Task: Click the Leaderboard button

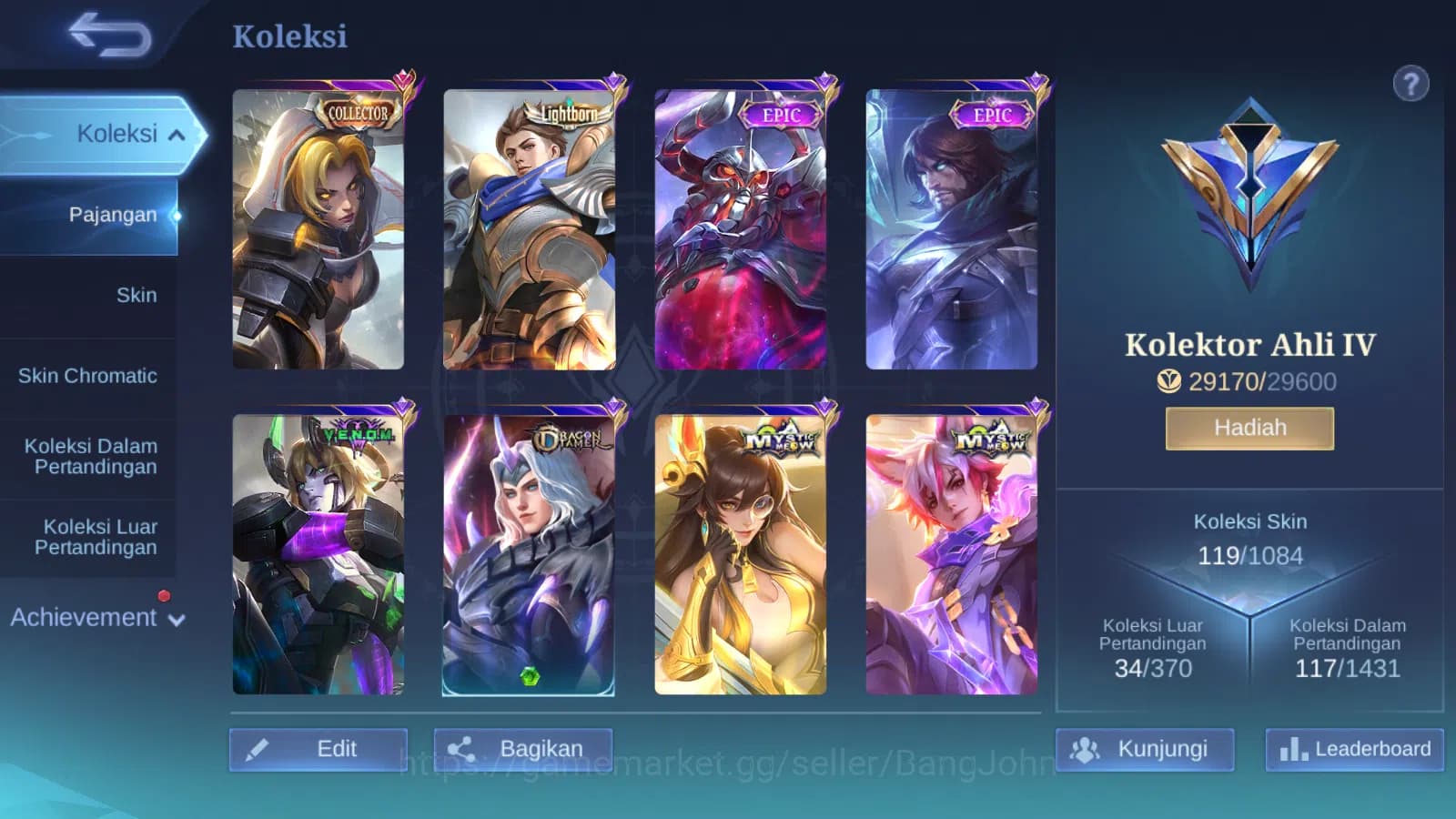Action: coord(1353,749)
